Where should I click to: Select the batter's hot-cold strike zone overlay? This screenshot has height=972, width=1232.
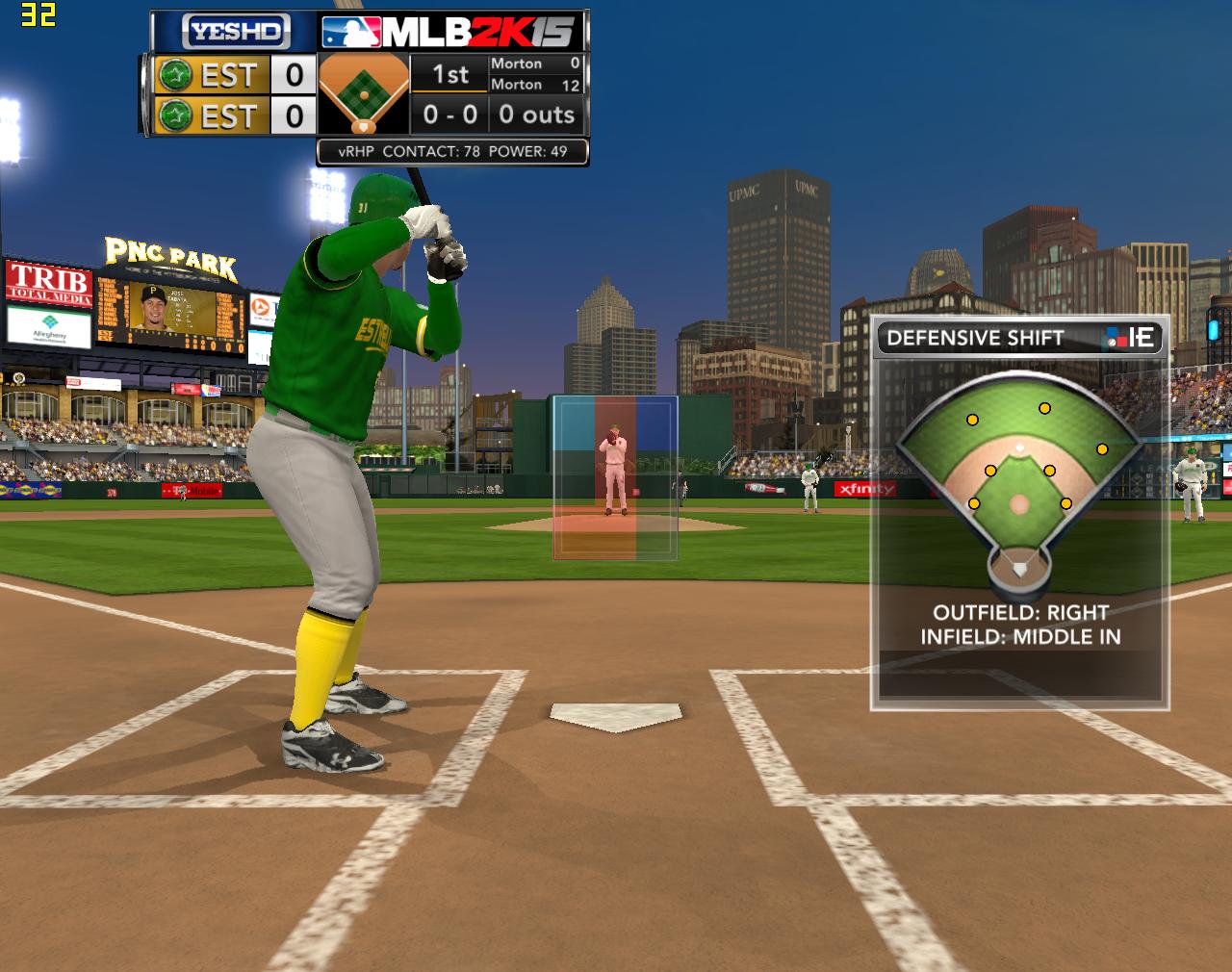[615, 476]
